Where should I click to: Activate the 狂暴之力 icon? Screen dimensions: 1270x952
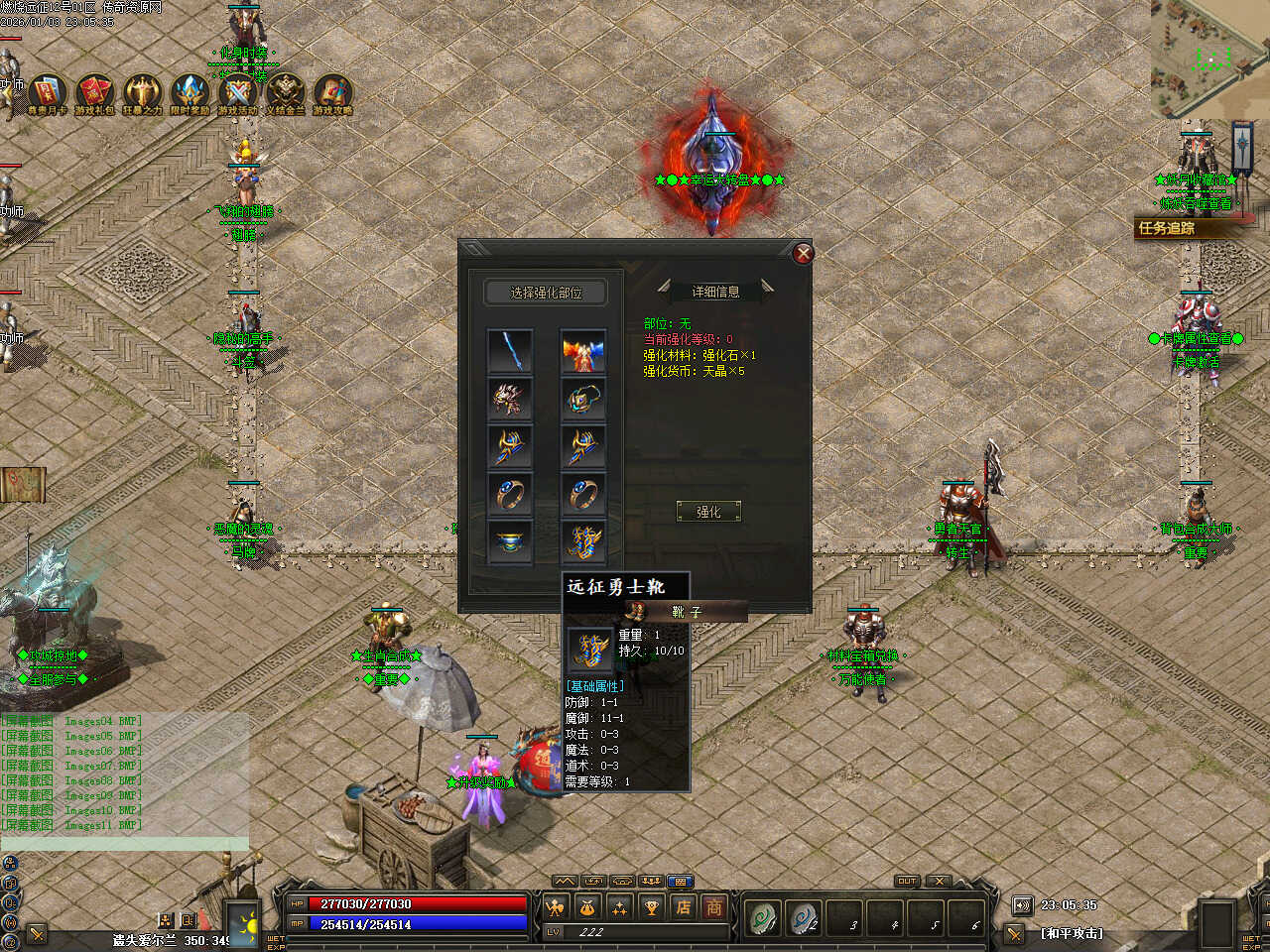point(142,94)
